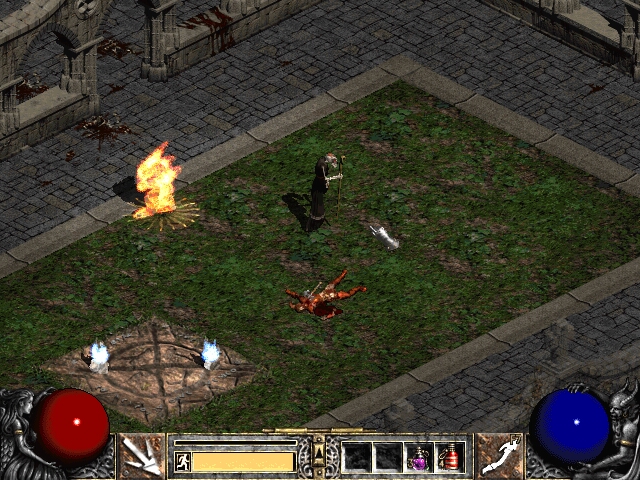Open the right-click skill selector
The width and height of the screenshot is (640, 480).
[499, 455]
